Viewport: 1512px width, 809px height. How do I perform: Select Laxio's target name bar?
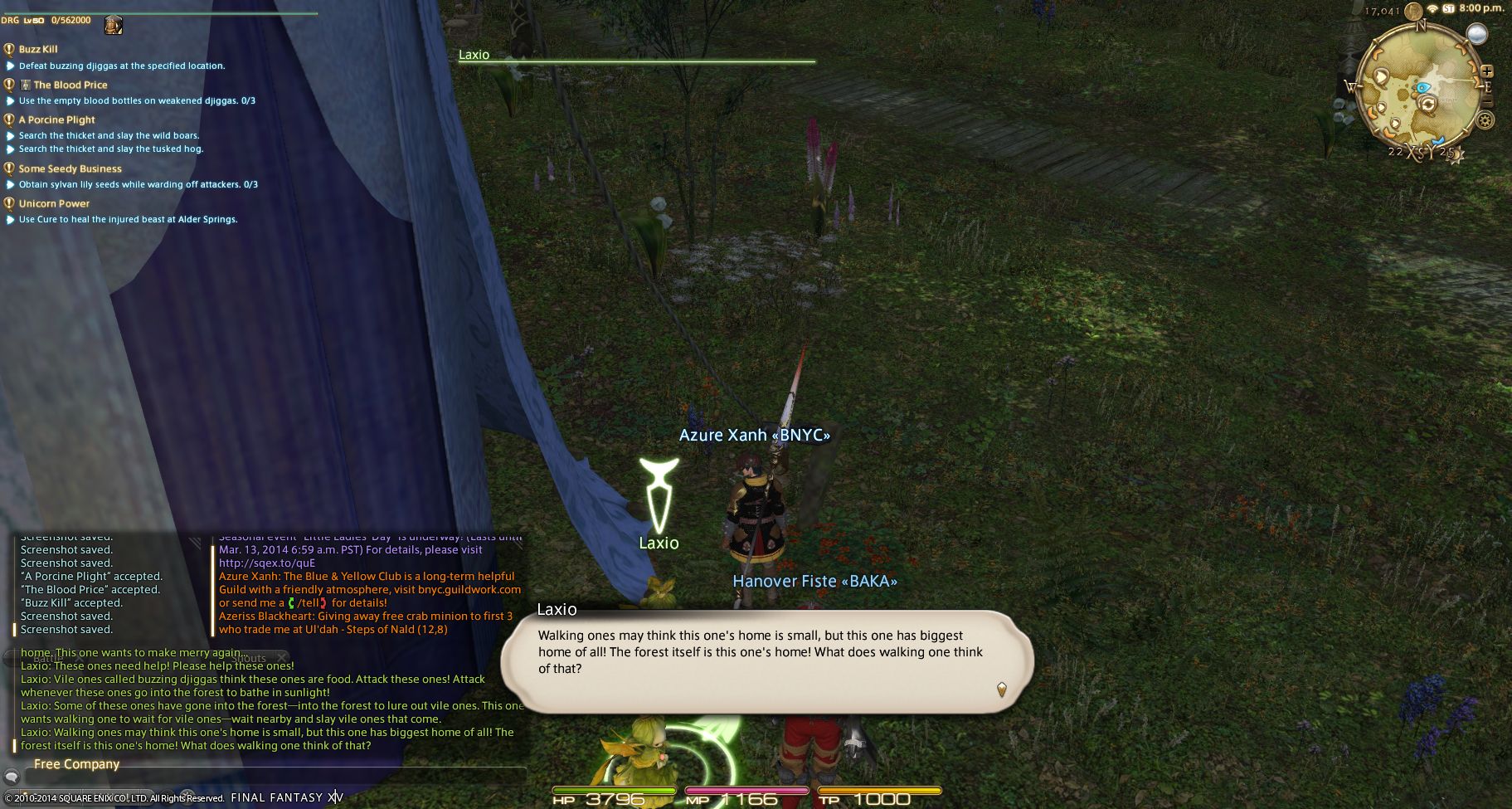(636, 56)
